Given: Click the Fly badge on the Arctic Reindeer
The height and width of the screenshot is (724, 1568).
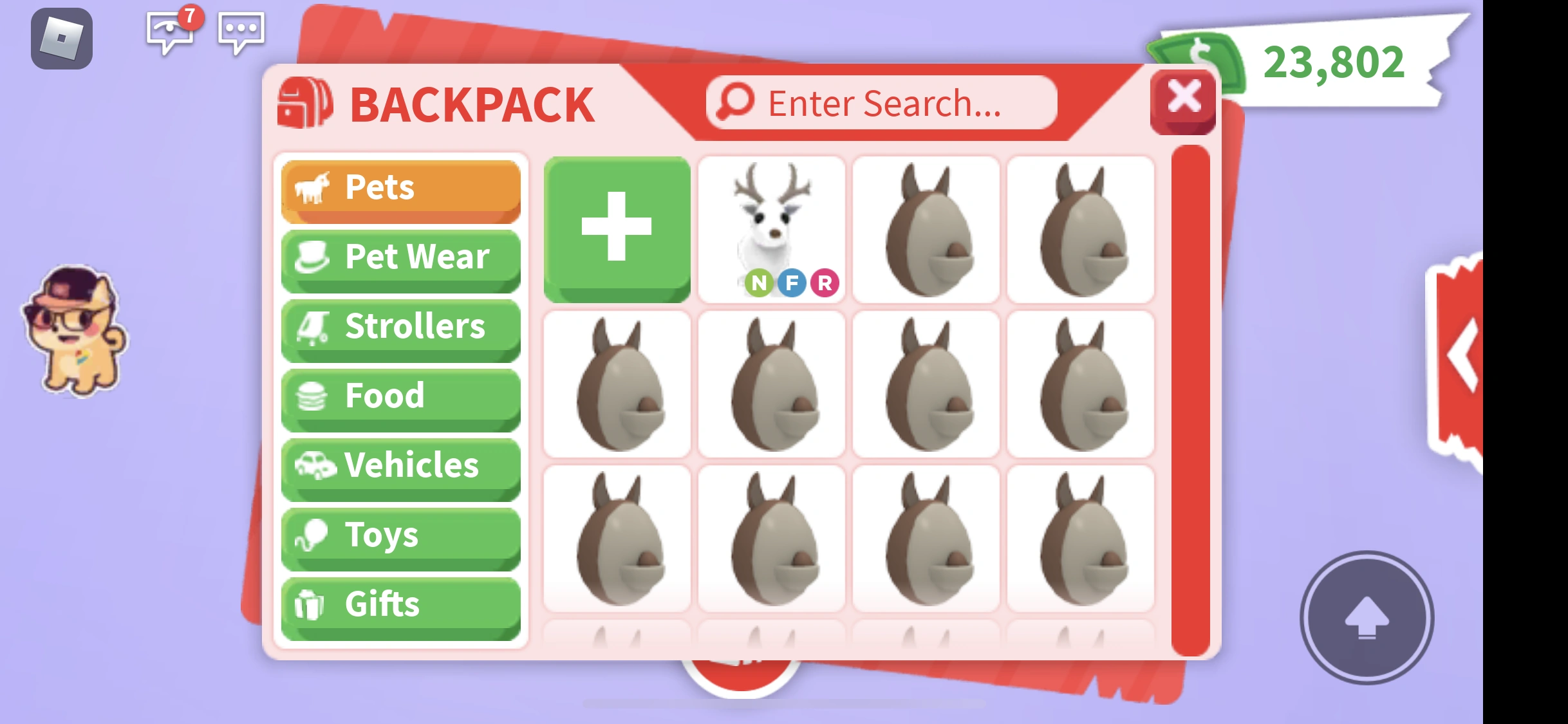Looking at the screenshot, I should click(793, 283).
